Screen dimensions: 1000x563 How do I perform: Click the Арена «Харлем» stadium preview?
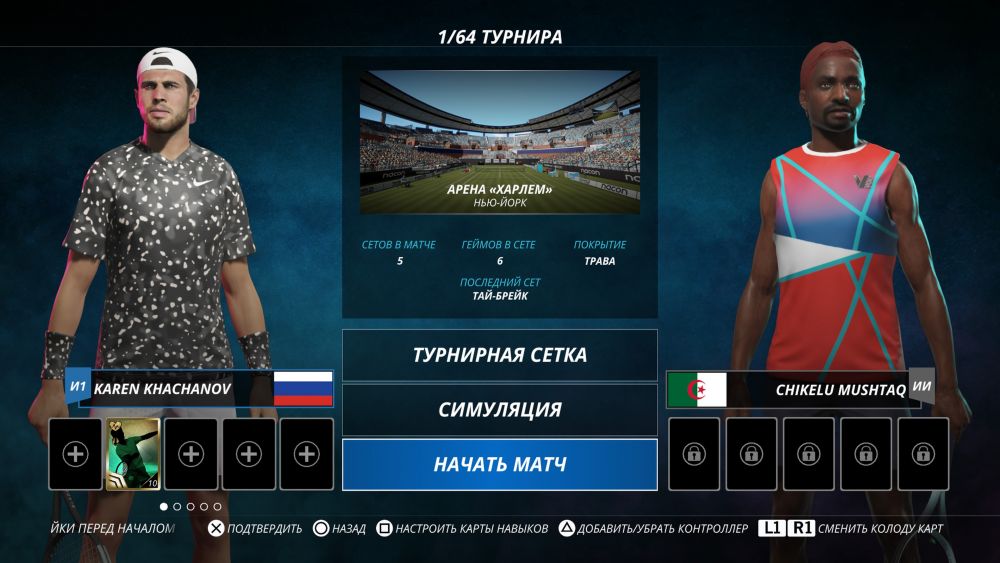499,142
